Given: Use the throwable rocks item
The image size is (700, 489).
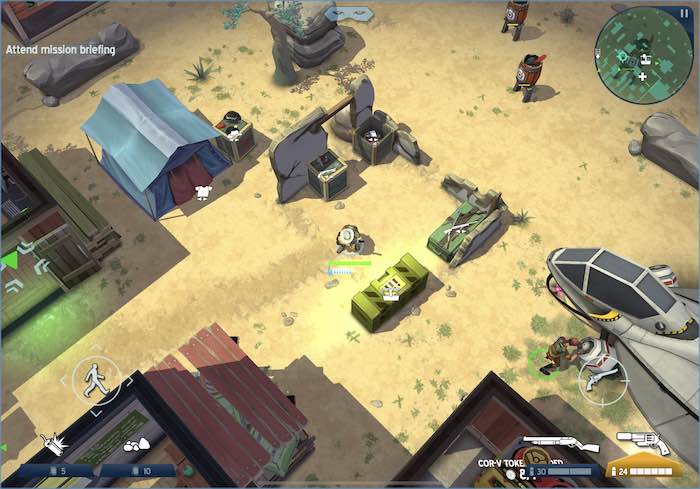Looking at the screenshot, I should pos(136,443).
